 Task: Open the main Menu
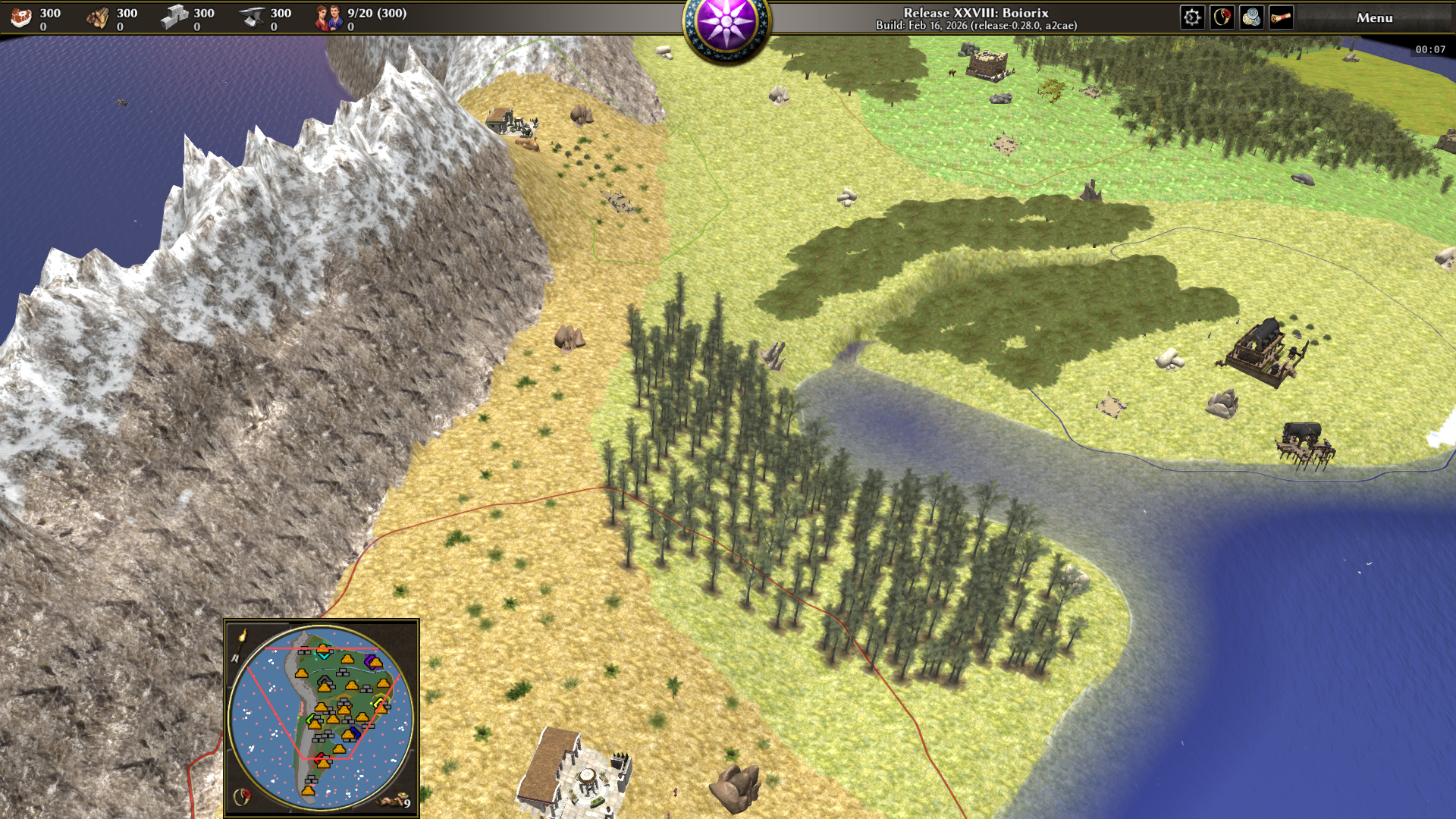click(1374, 17)
